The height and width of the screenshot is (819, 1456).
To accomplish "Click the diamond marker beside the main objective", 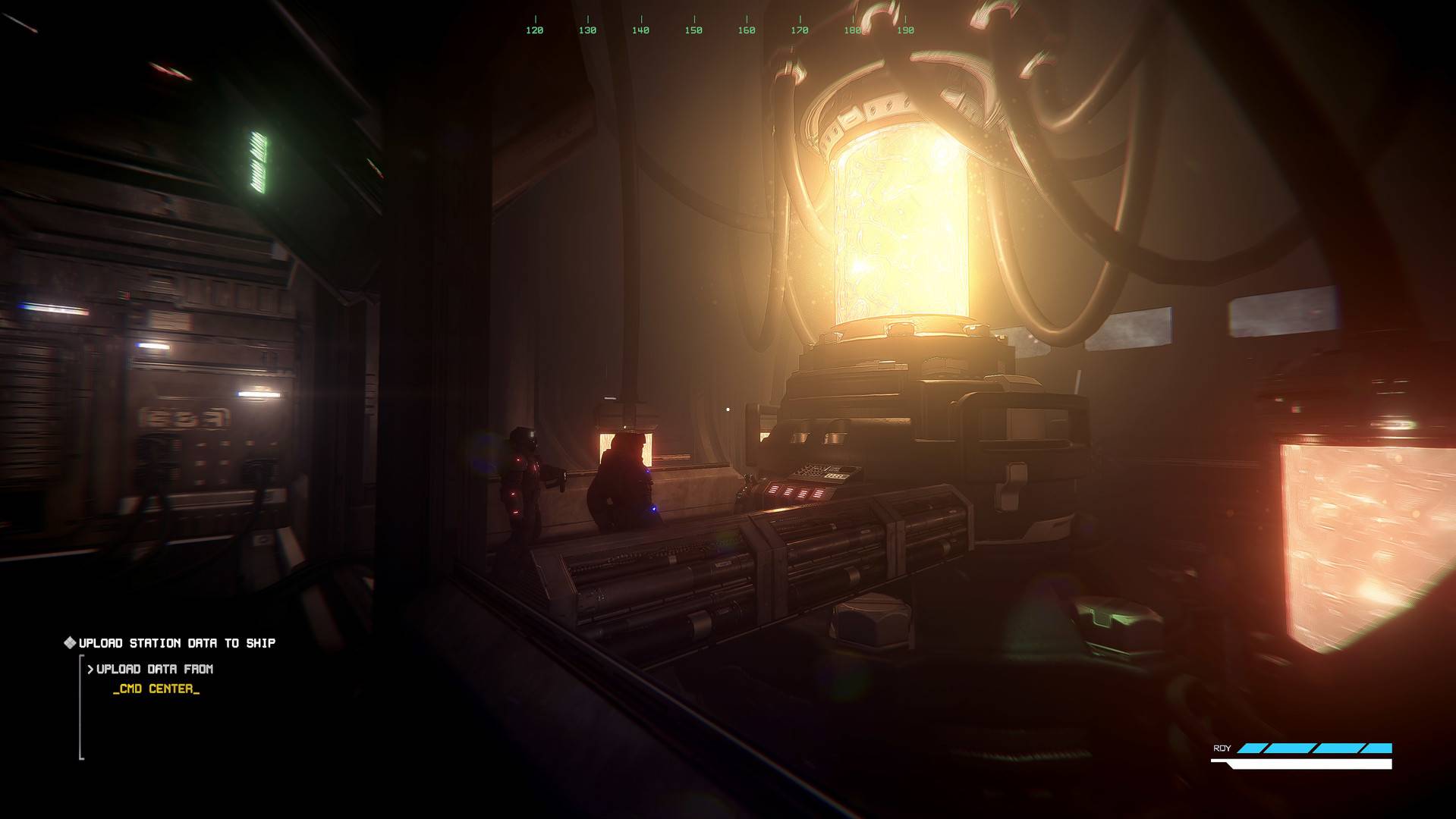I will coord(70,643).
